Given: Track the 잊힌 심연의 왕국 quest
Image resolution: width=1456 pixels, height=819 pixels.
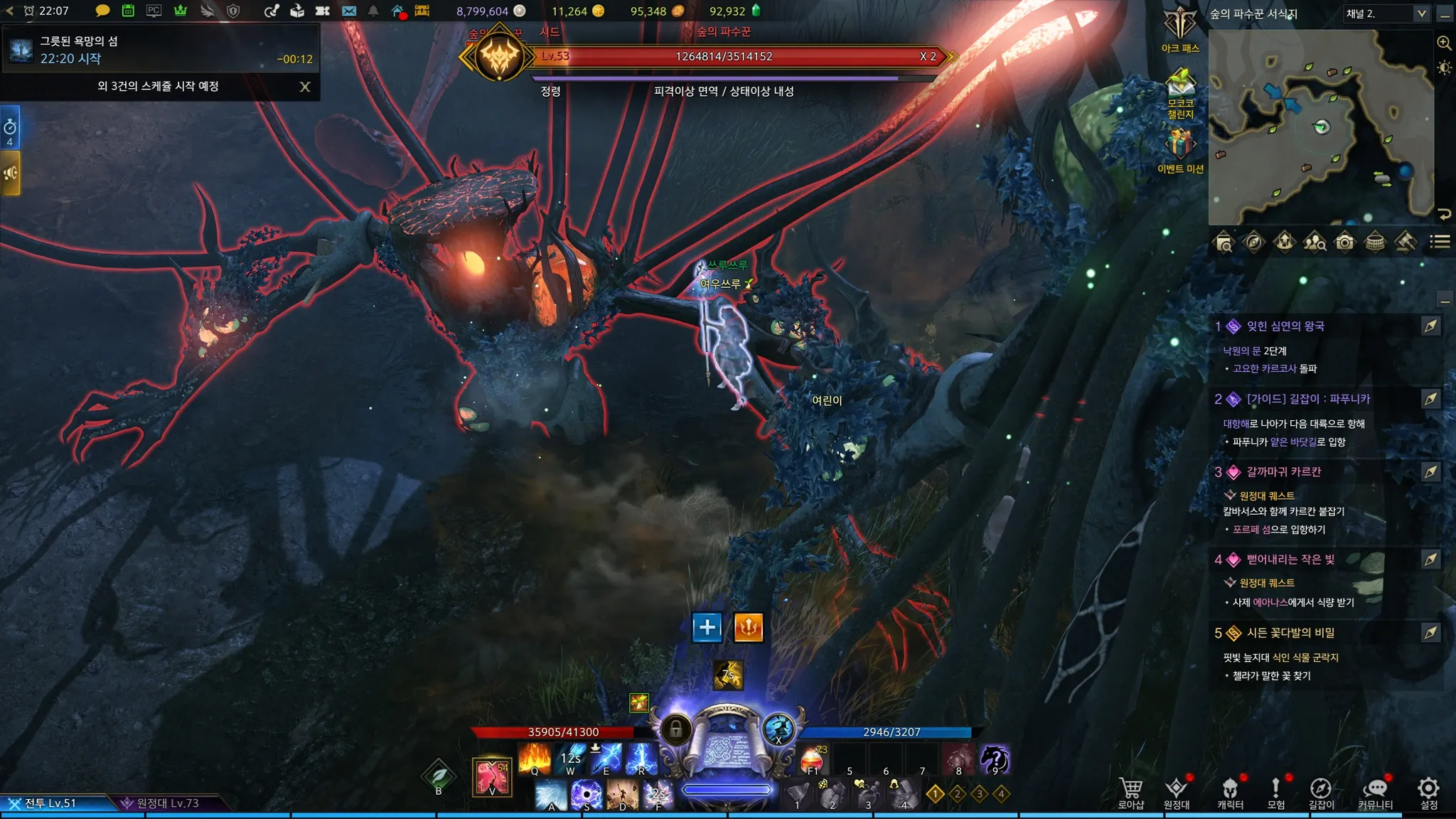Looking at the screenshot, I should click(x=1430, y=326).
